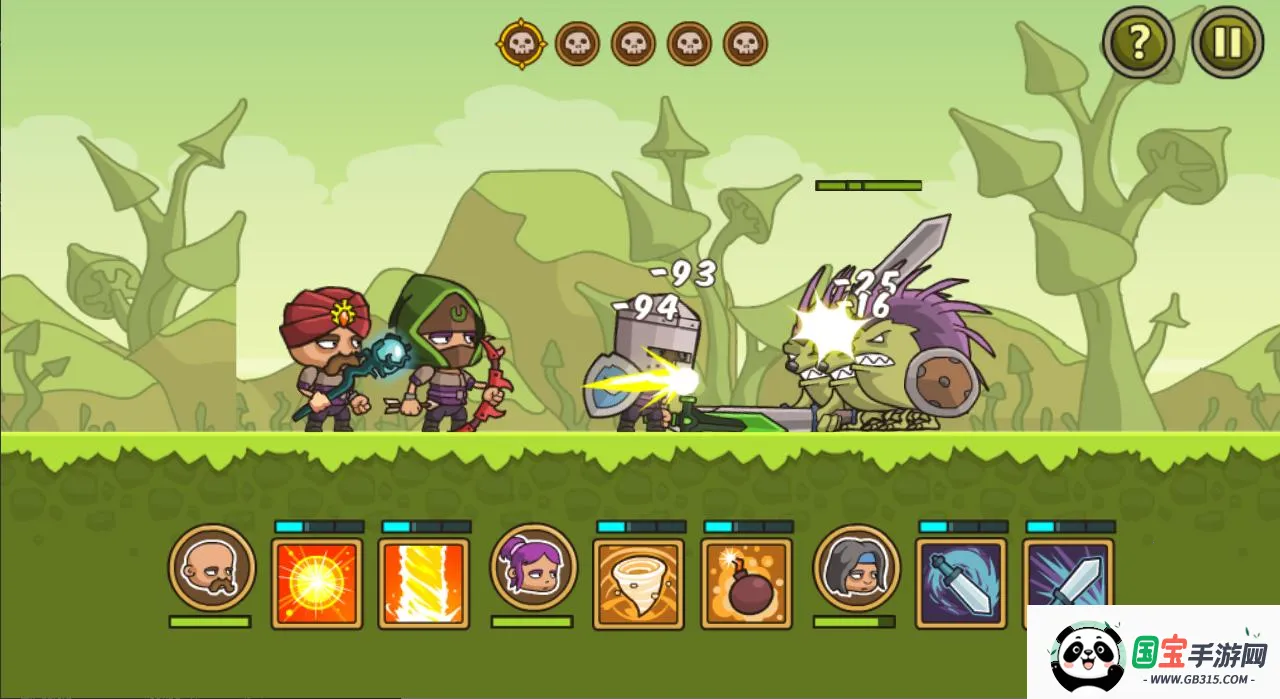The height and width of the screenshot is (699, 1280).
Task: Open the question mark help button
Action: [x=1138, y=42]
